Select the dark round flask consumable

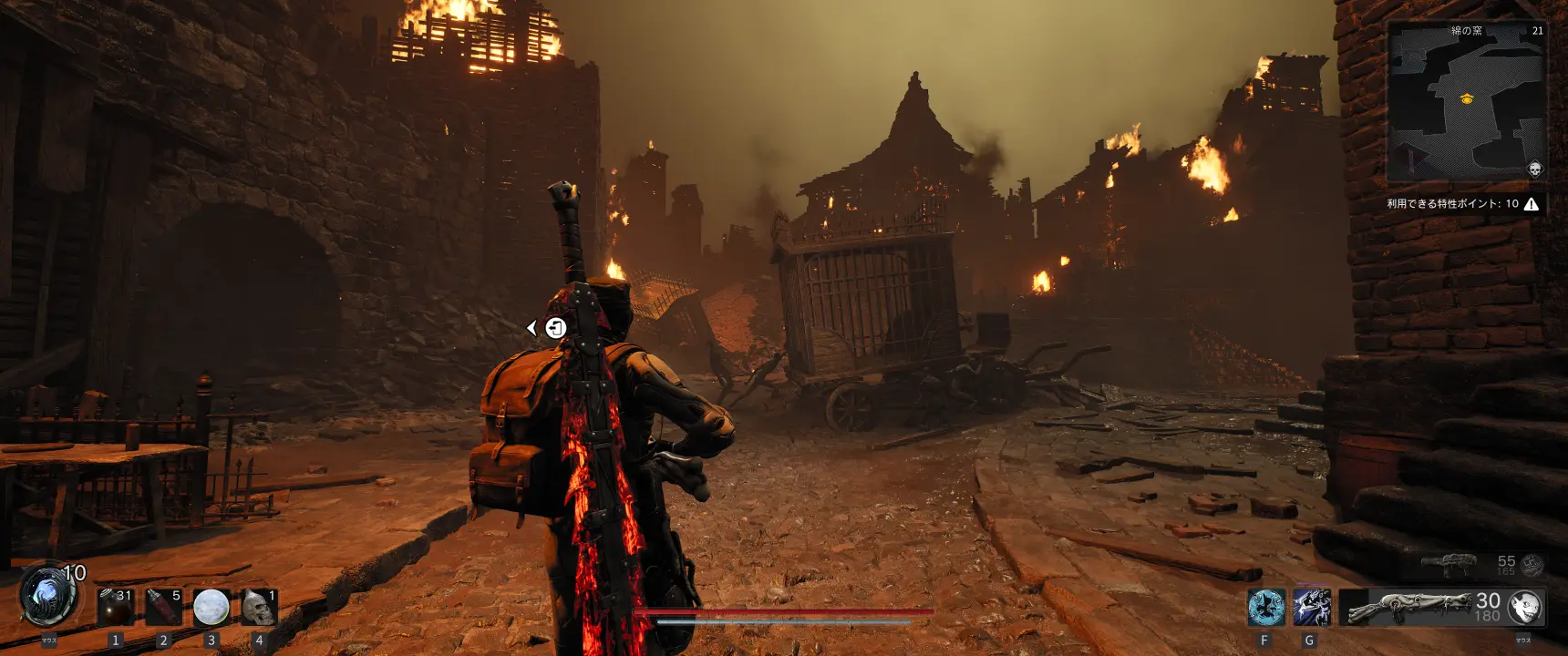pyautogui.click(x=116, y=607)
